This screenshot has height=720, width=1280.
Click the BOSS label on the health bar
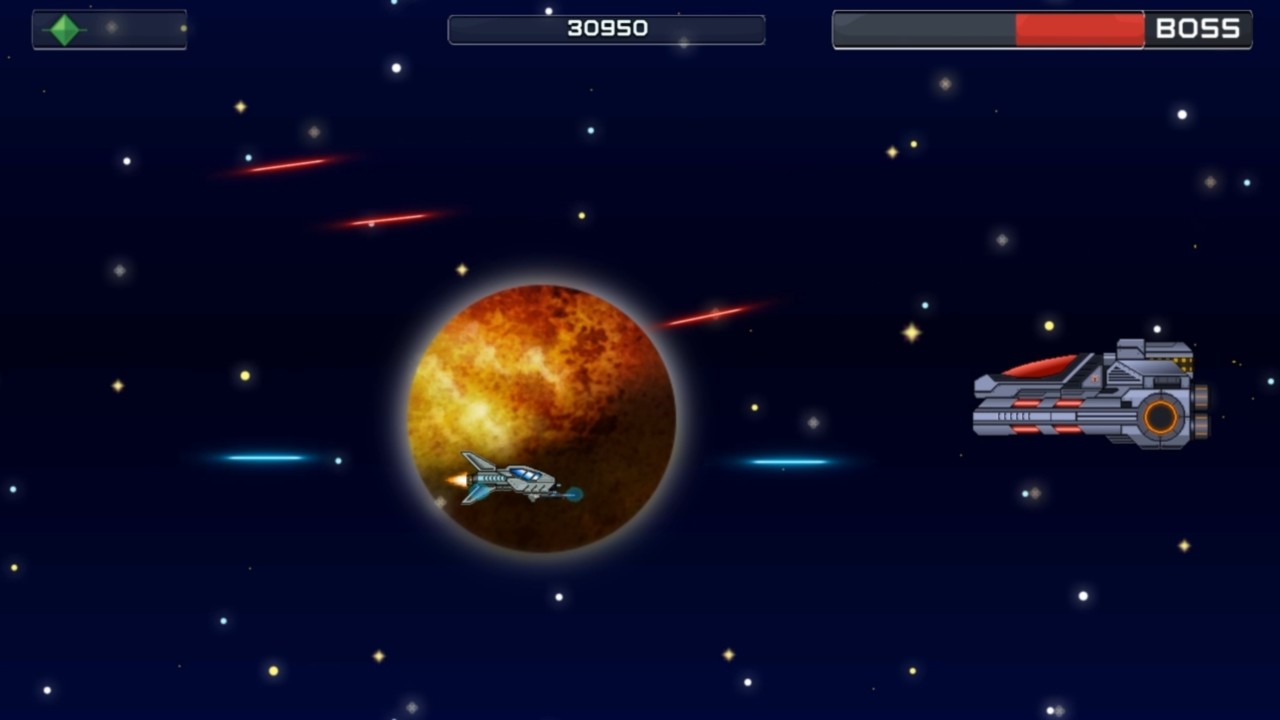tap(1199, 28)
